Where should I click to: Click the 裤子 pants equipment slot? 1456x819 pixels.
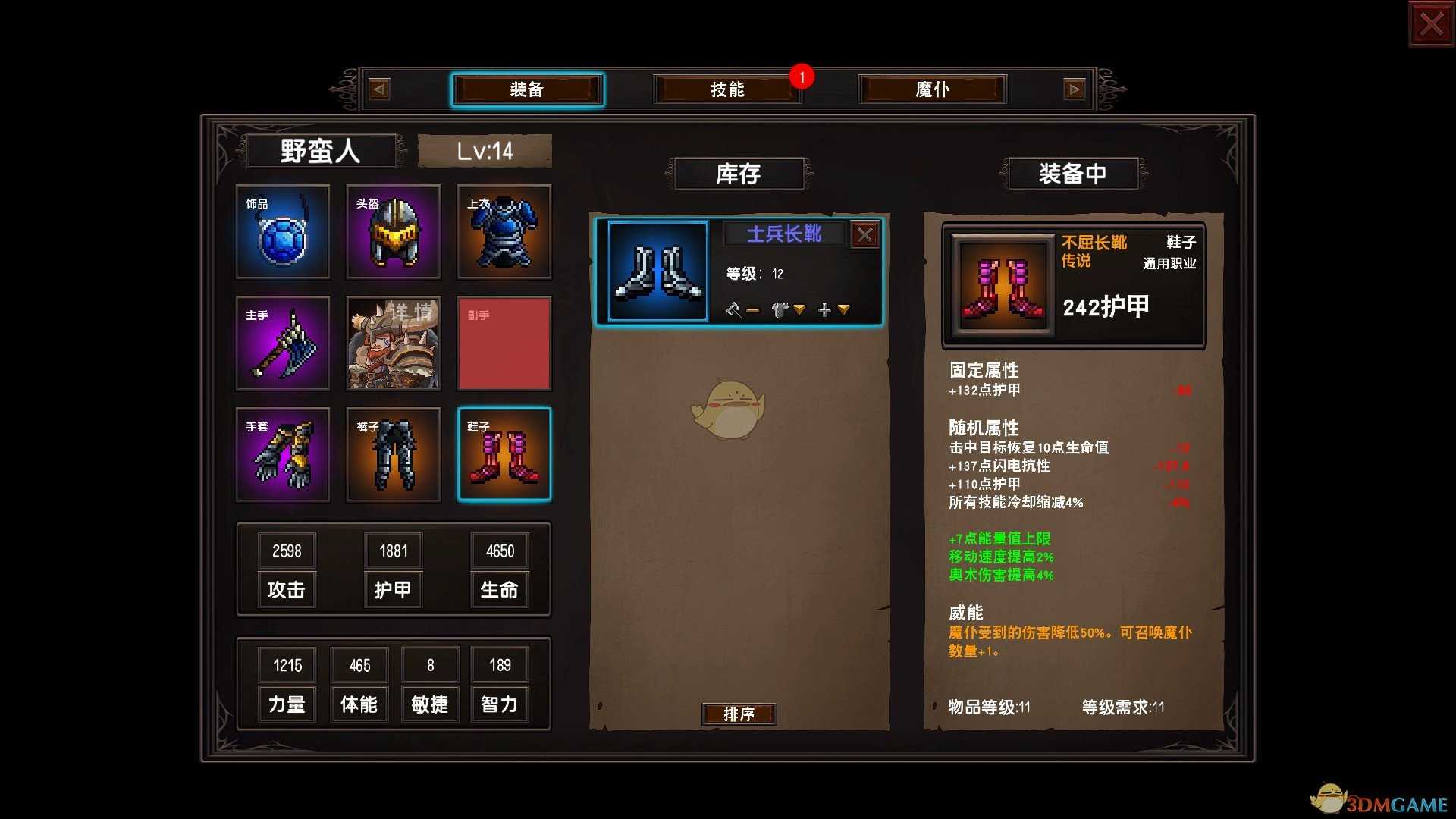tap(393, 454)
